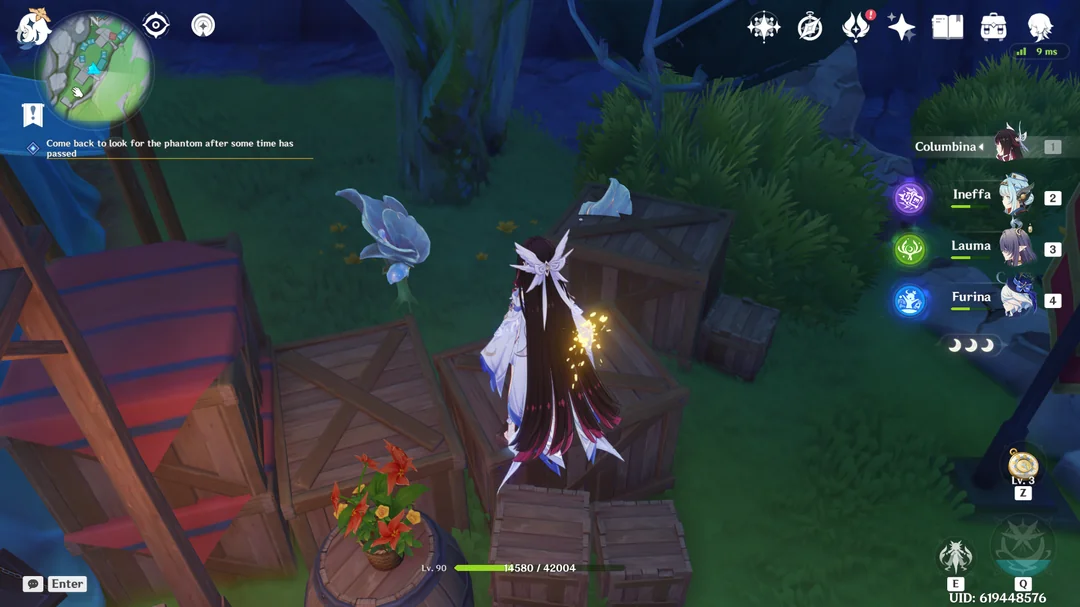This screenshot has width=1080, height=607.
Task: Open the stopwatch compass events icon
Action: coord(810,27)
